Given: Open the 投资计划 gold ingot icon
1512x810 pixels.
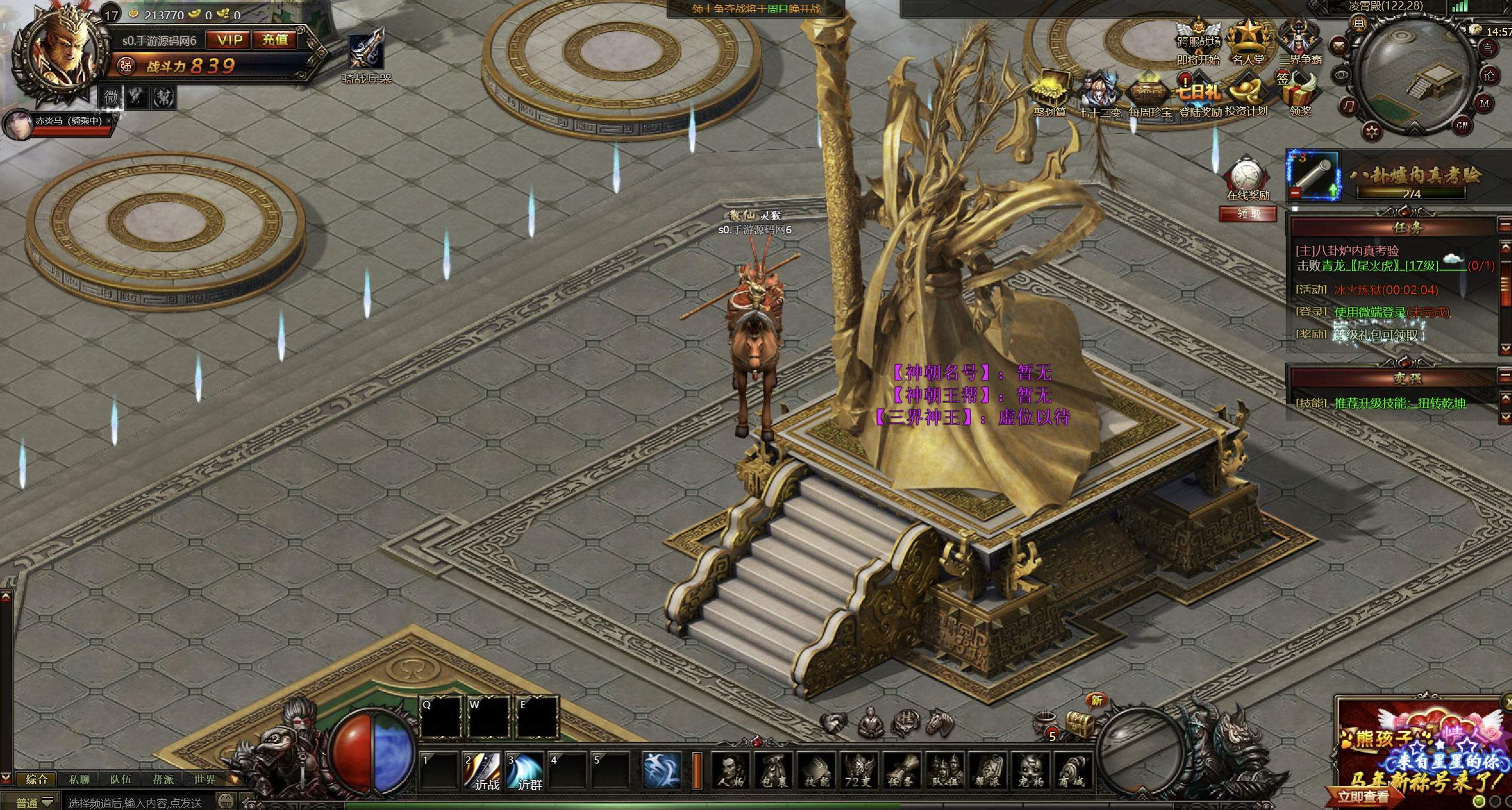Looking at the screenshot, I should (1246, 95).
